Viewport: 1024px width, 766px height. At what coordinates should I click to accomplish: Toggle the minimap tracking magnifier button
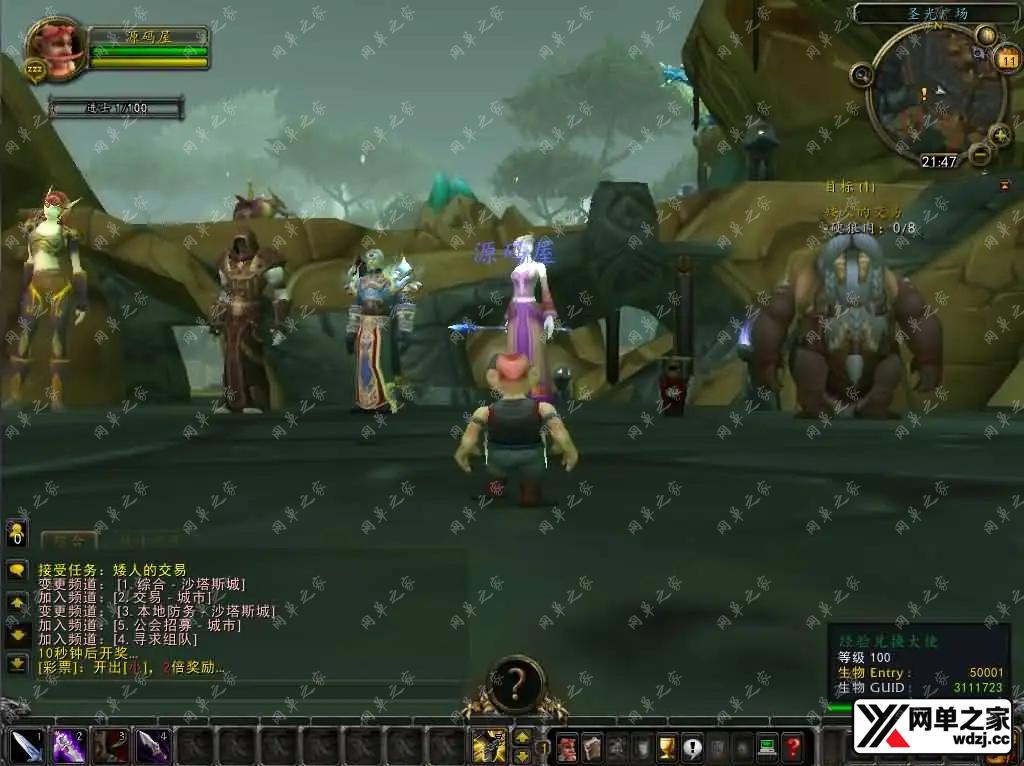click(x=862, y=73)
